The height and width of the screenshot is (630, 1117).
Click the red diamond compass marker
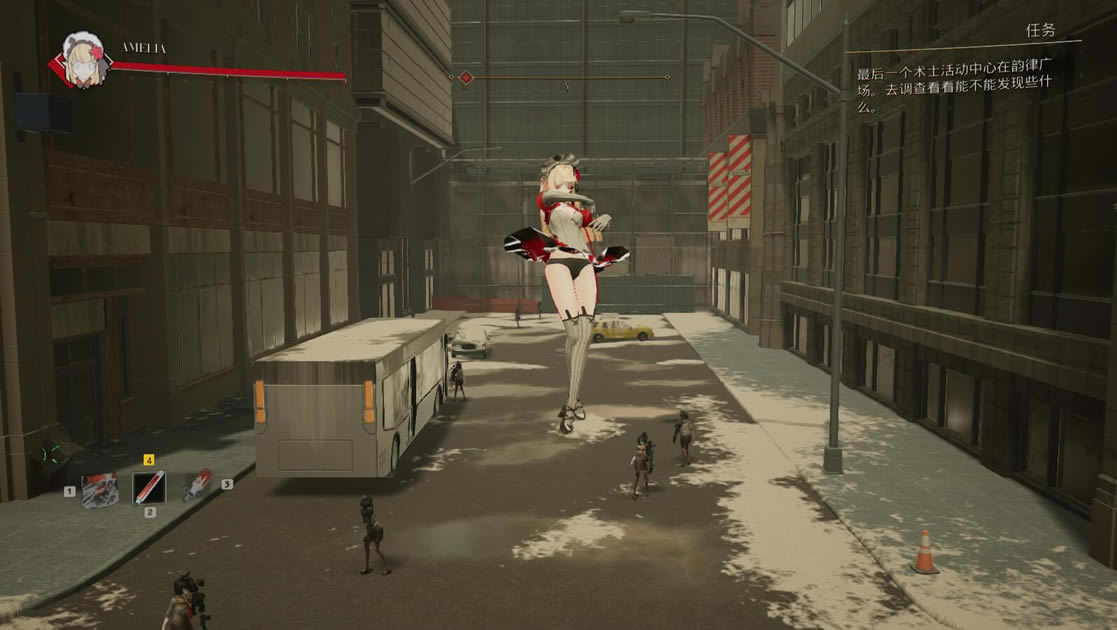click(465, 77)
